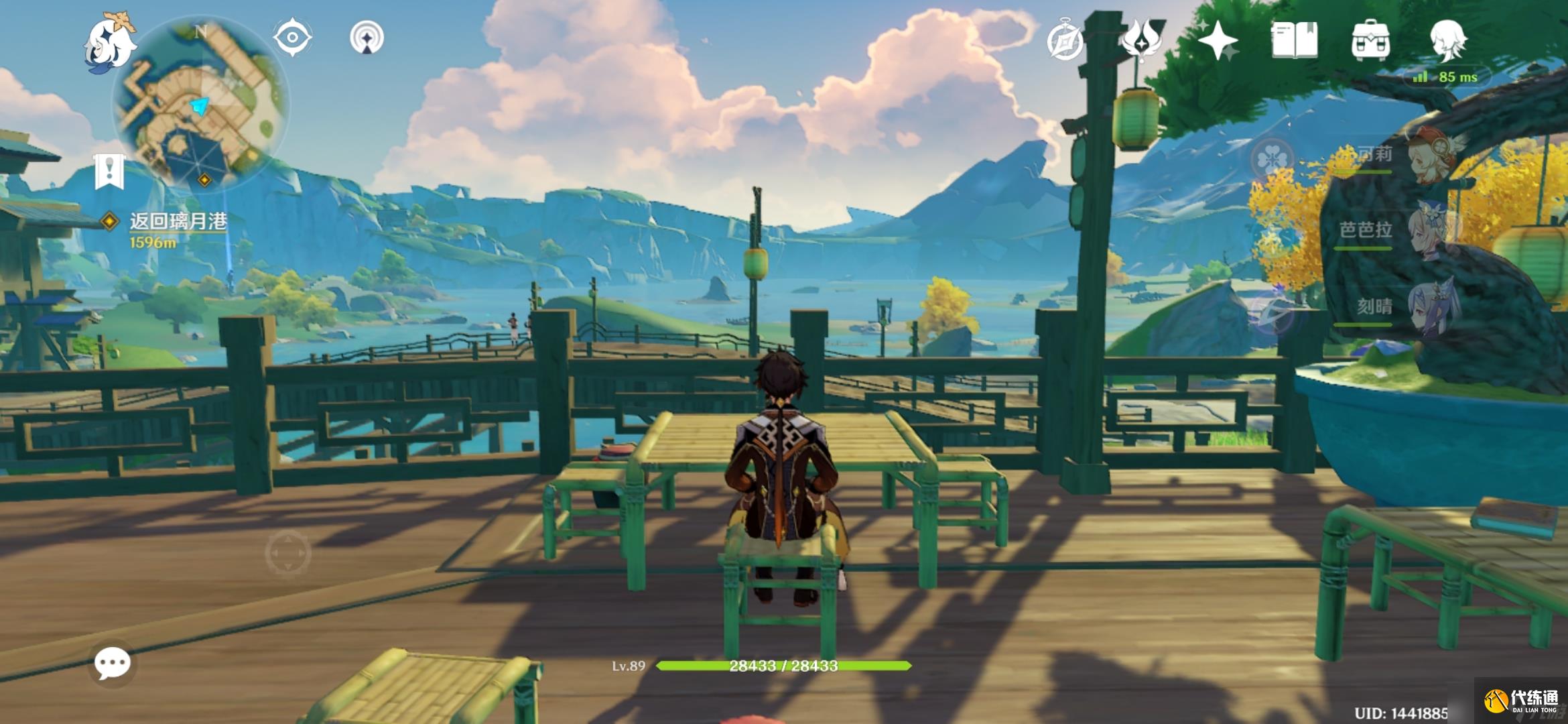Toggle elemental sight eye icon
Image resolution: width=1568 pixels, height=724 pixels.
point(293,38)
